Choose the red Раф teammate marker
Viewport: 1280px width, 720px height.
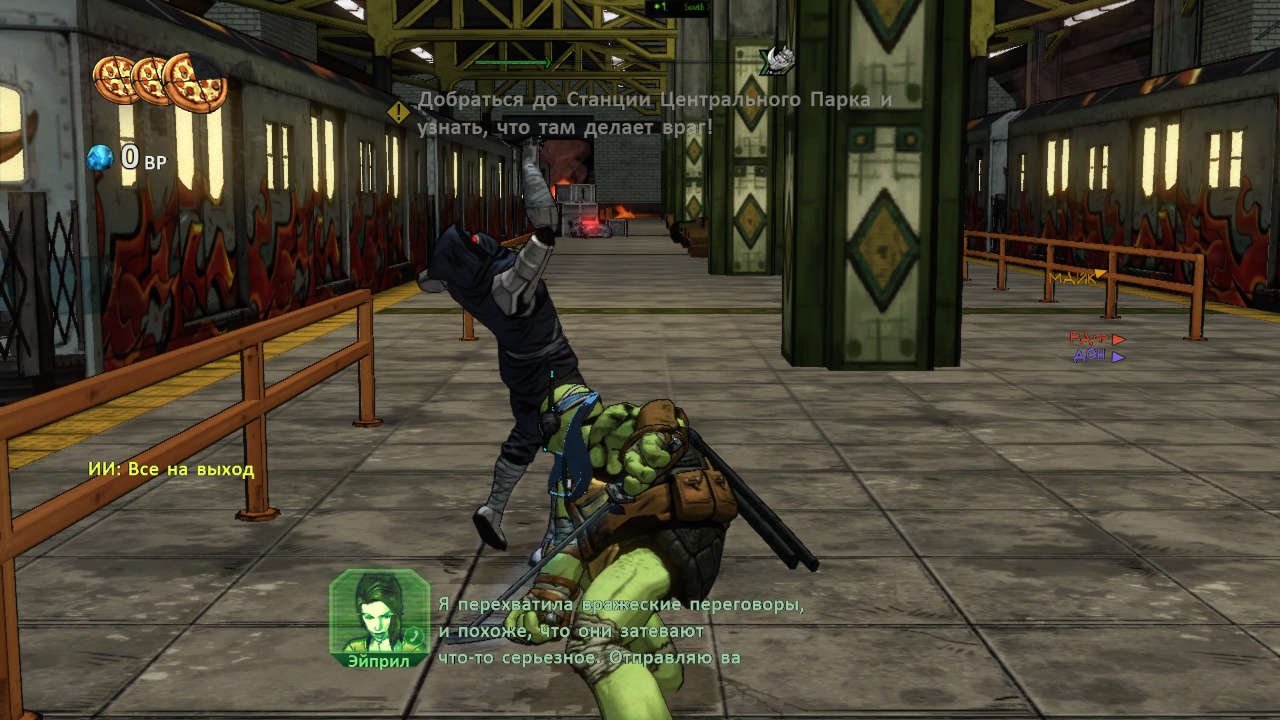click(x=1097, y=340)
